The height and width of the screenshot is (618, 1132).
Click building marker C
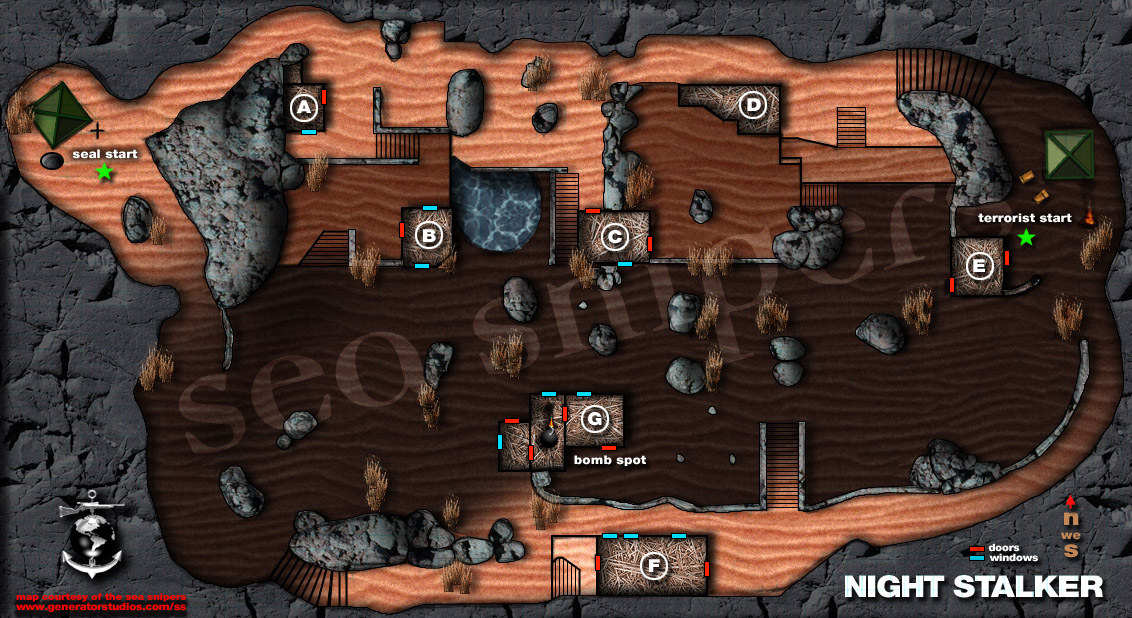614,236
